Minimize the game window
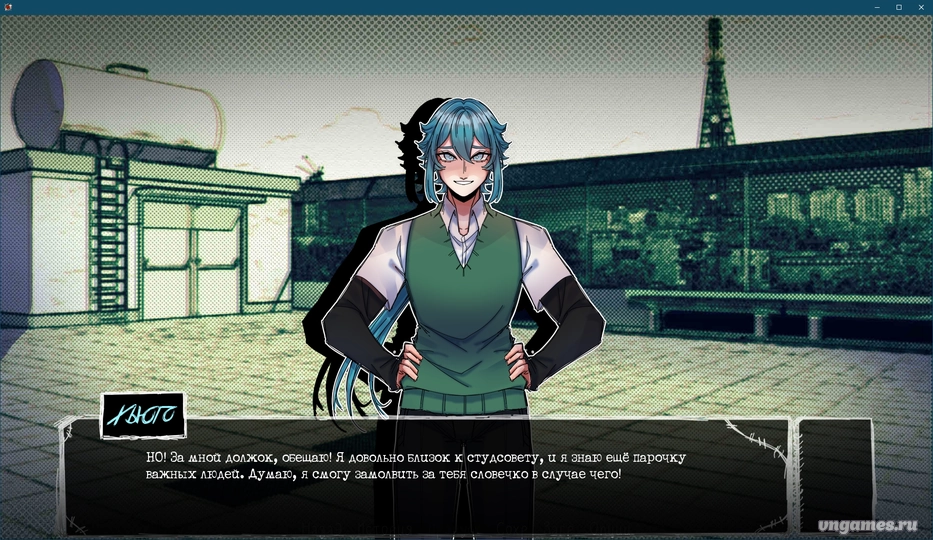 click(x=876, y=7)
